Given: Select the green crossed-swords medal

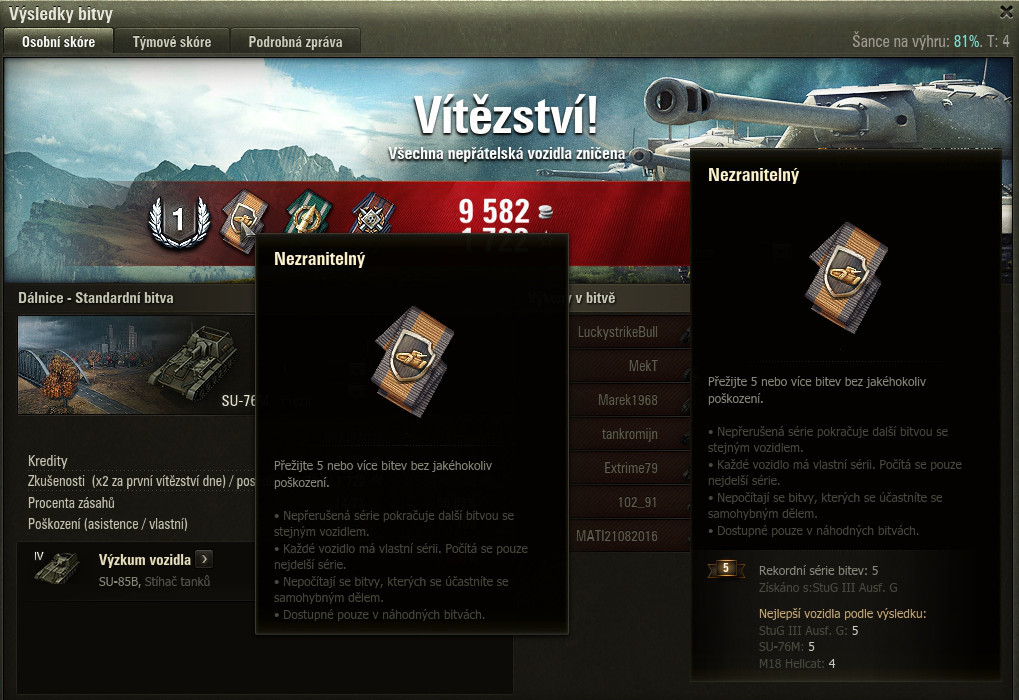Looking at the screenshot, I should (x=304, y=217).
